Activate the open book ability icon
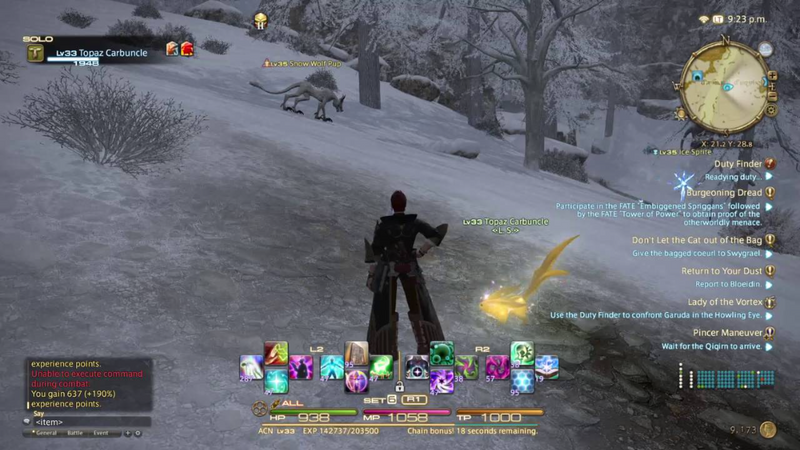Screen dimensions: 800x450 point(546,366)
